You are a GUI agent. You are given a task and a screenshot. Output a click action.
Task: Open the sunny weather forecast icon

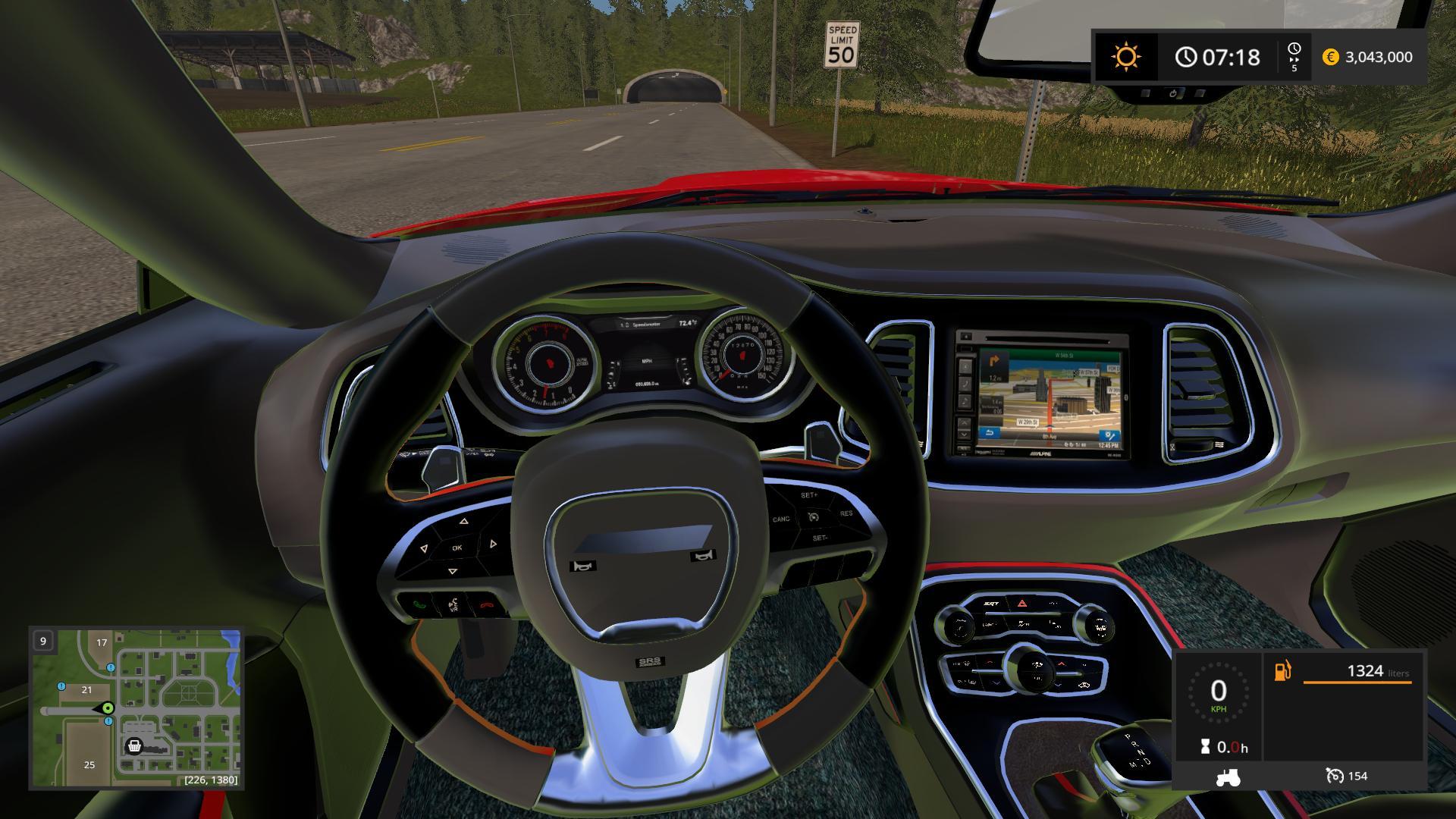click(x=1125, y=57)
